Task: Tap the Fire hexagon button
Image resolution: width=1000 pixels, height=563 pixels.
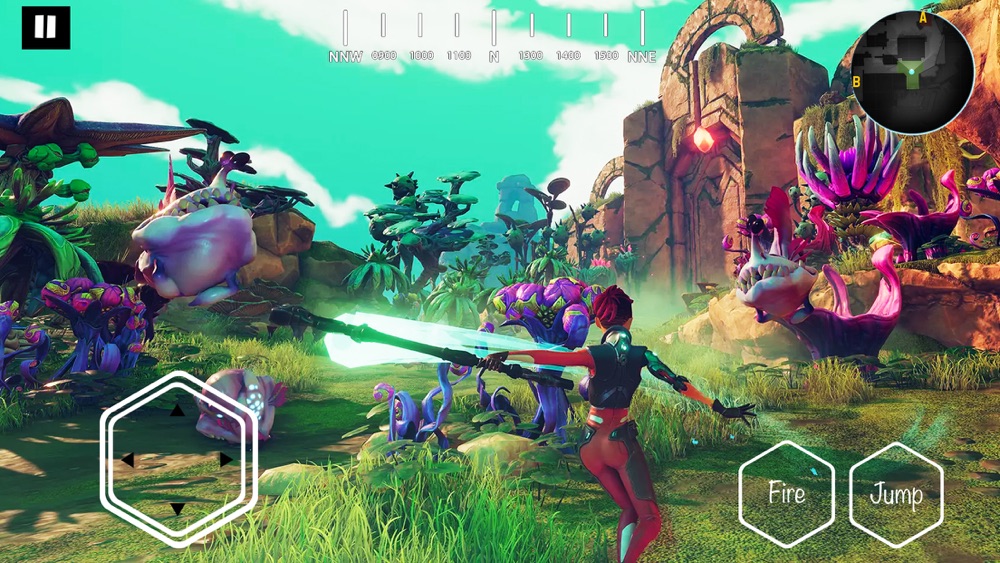Action: pos(786,494)
